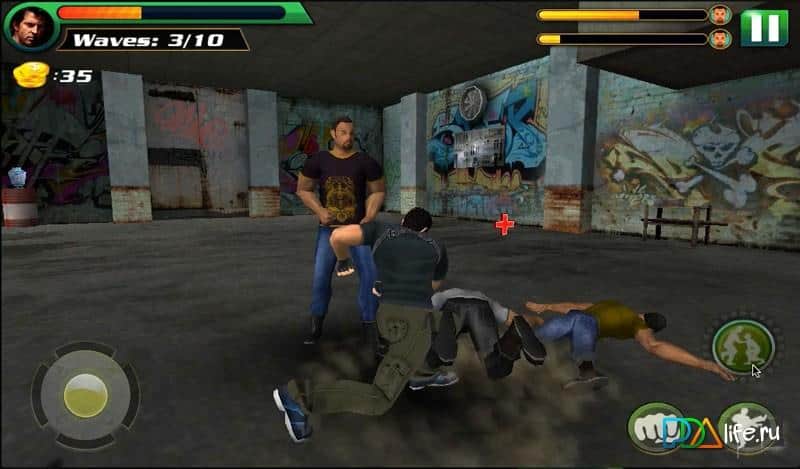This screenshot has height=469, width=800.
Task: Pause the game with the green button
Action: 764,26
